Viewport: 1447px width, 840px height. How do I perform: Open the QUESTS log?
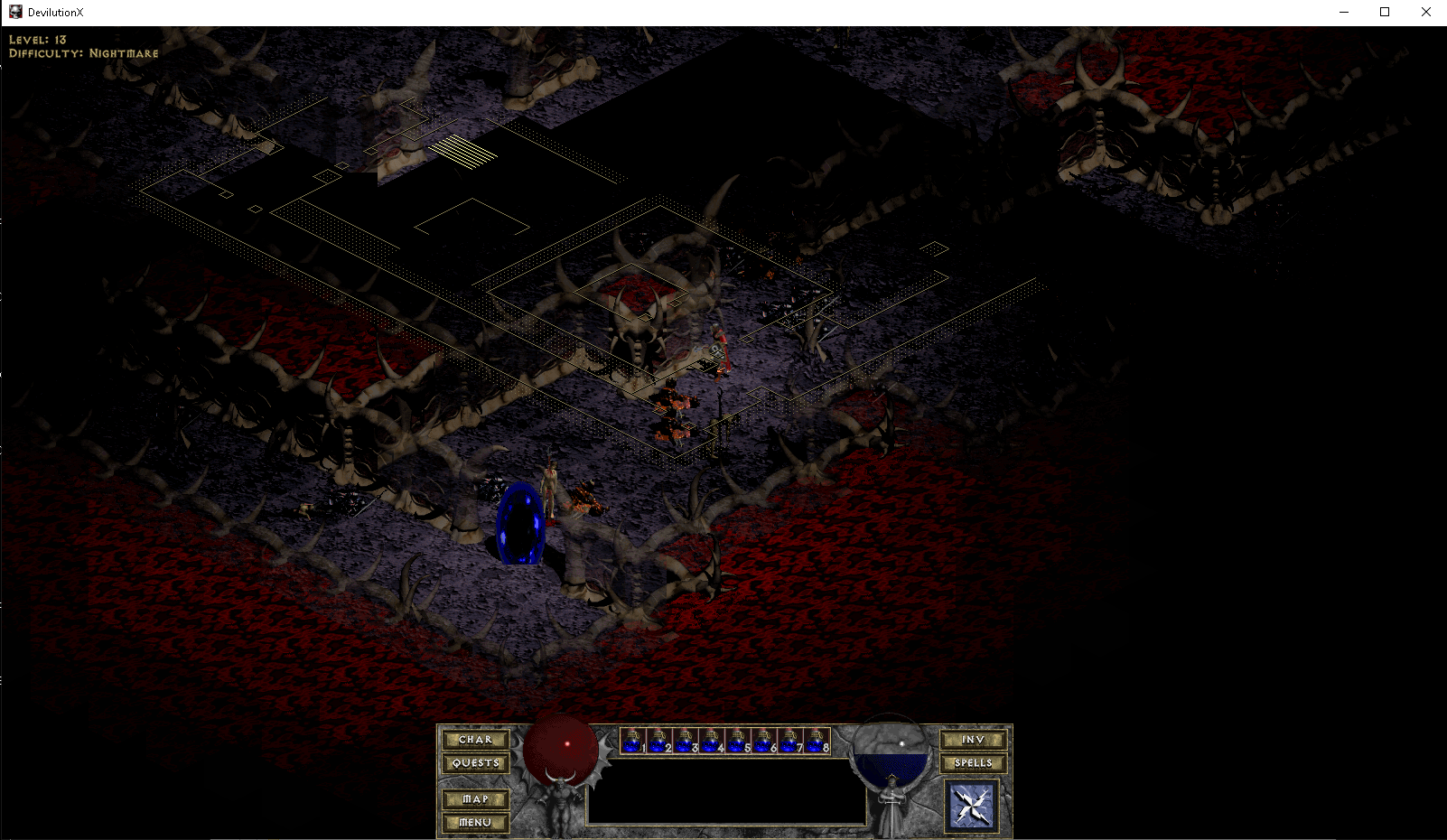[476, 762]
